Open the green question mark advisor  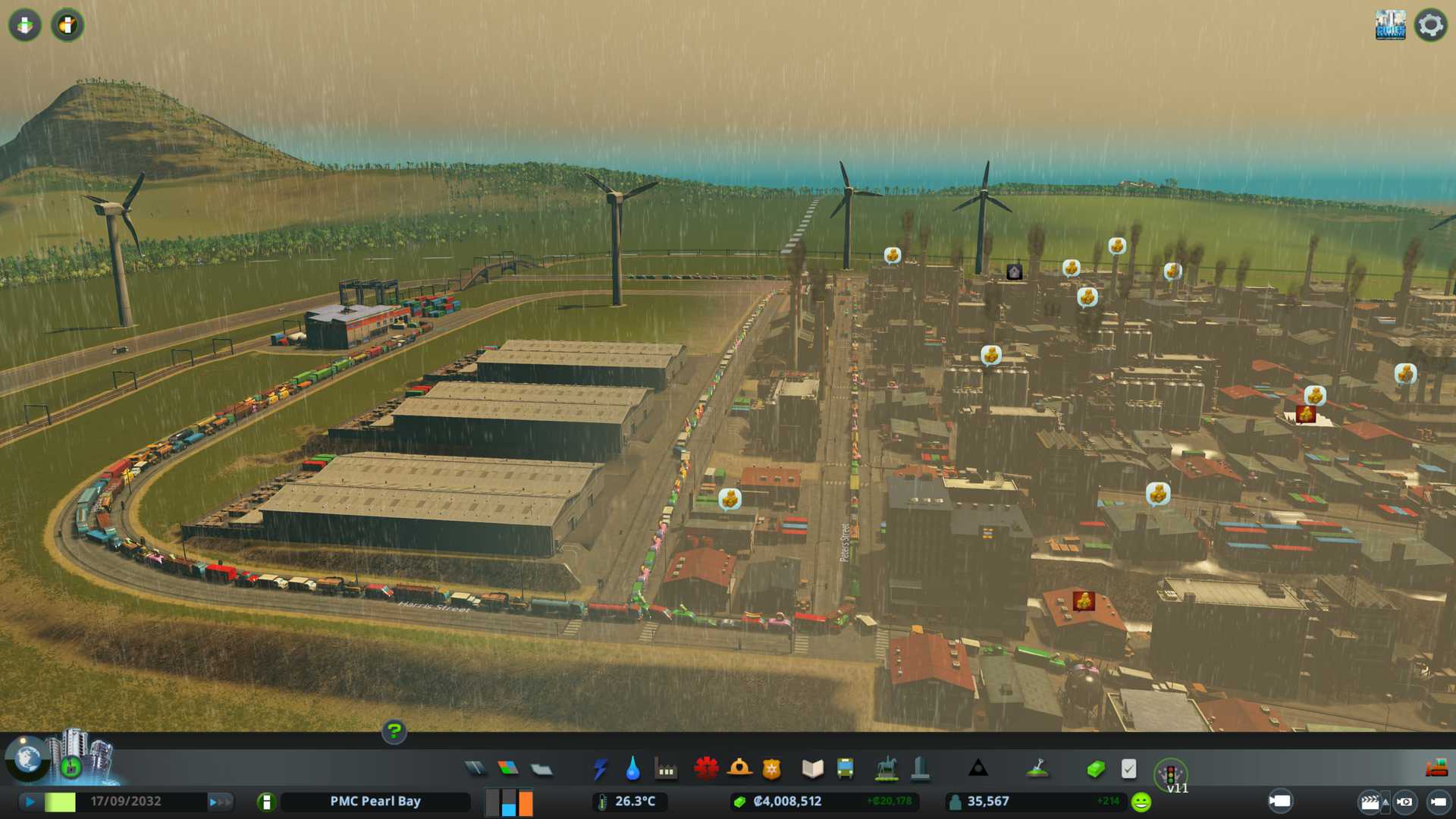click(x=394, y=731)
